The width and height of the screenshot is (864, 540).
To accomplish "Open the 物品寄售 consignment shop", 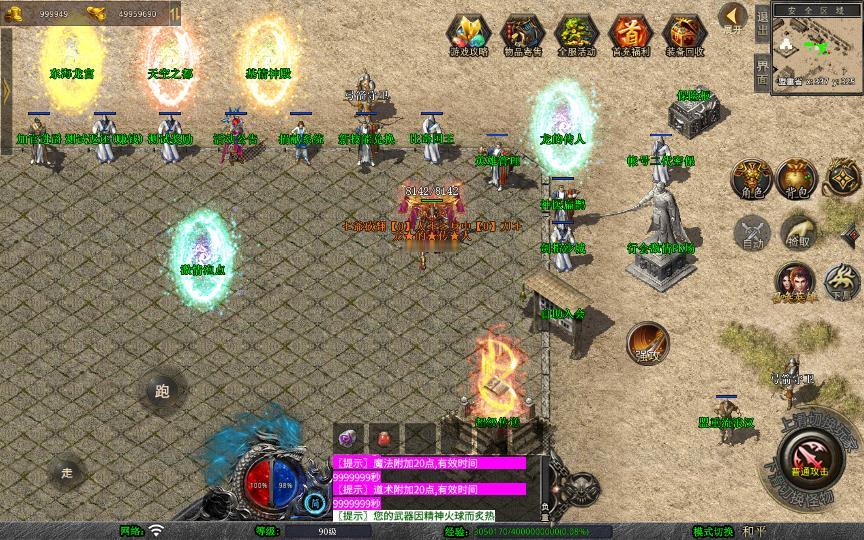I will pos(521,34).
